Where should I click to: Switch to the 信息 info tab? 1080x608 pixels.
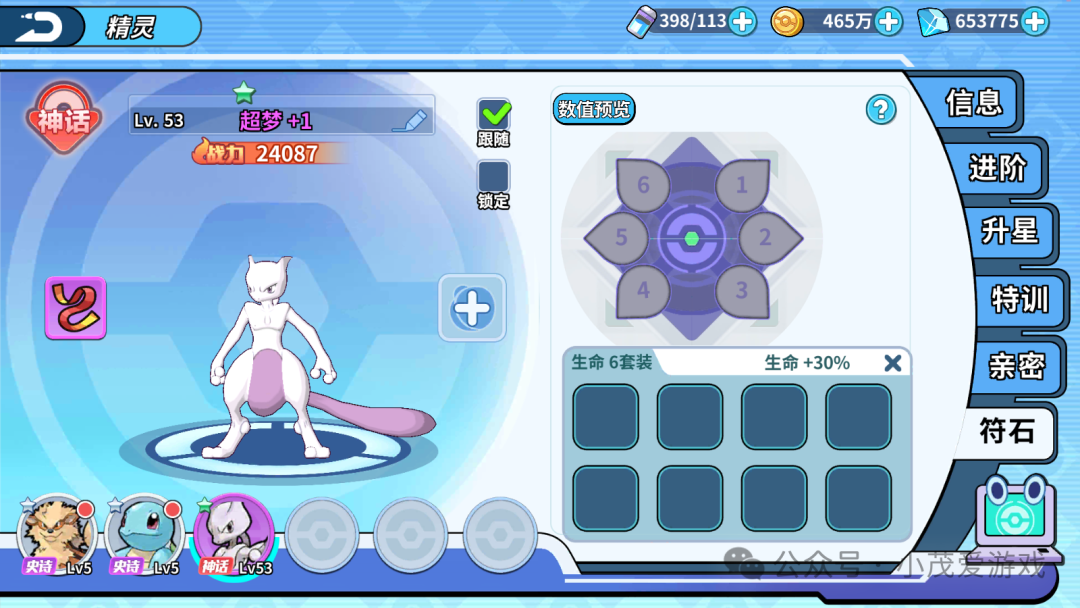[x=973, y=102]
